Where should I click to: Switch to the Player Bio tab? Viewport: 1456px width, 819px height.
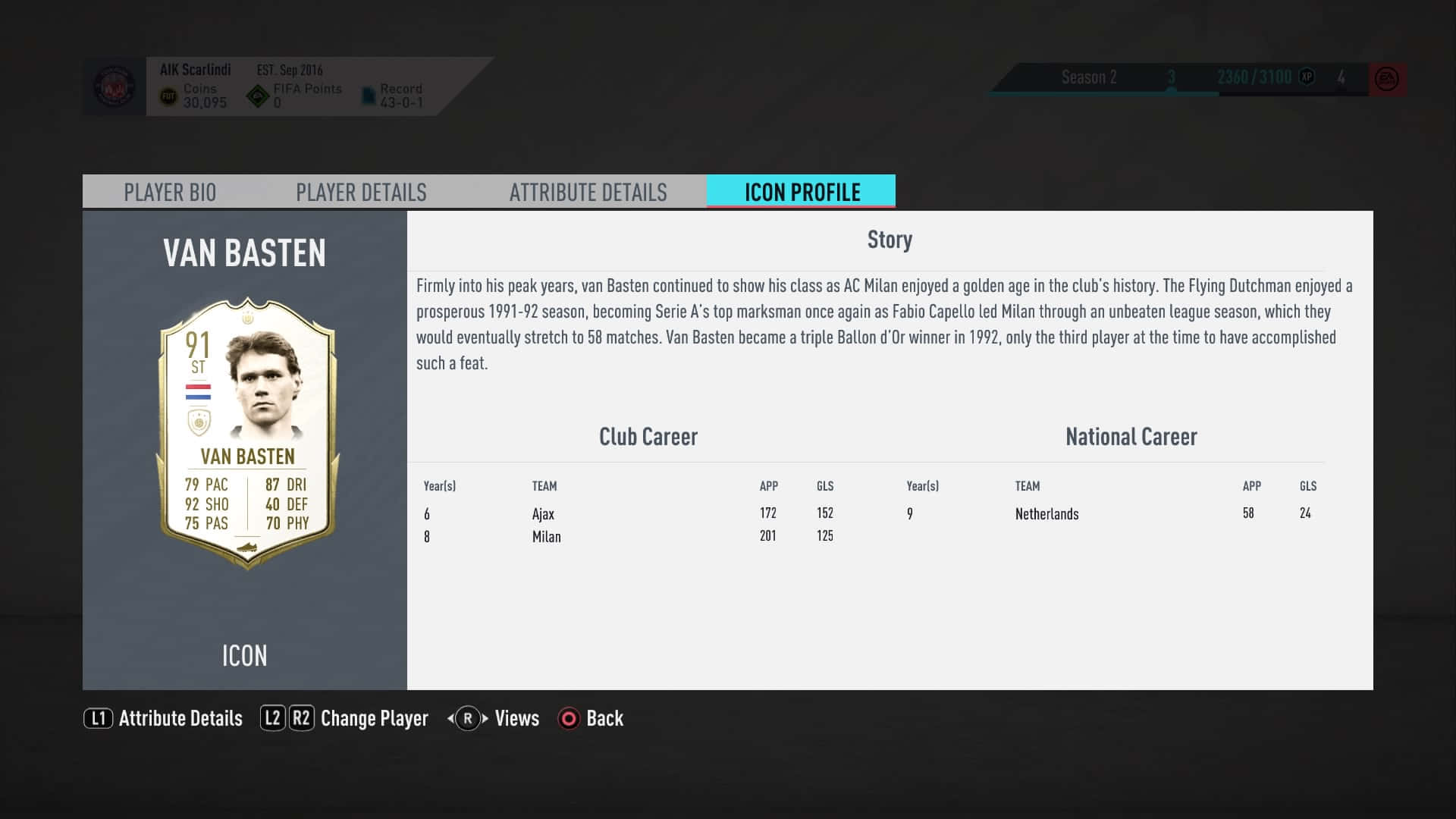(x=170, y=193)
